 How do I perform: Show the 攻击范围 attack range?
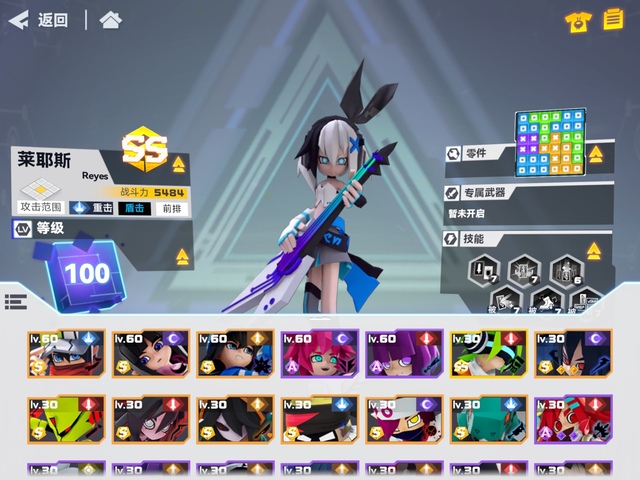41,196
